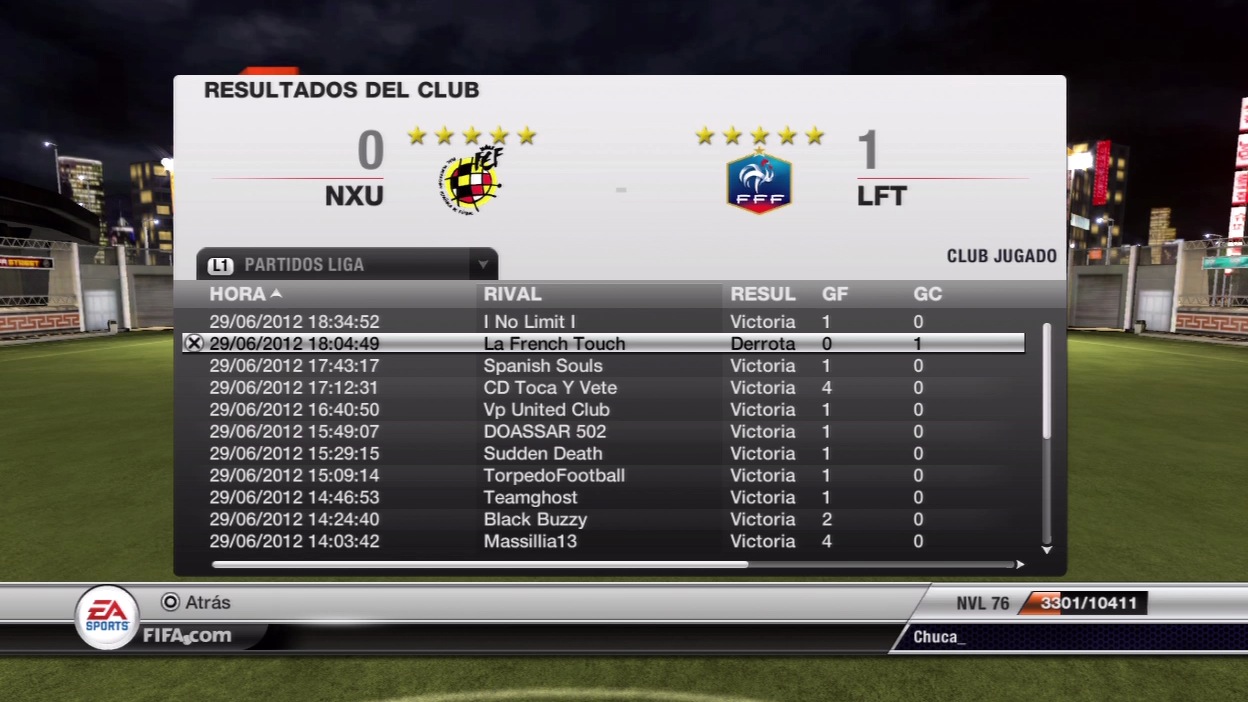Go back with the Atrás button

coord(196,602)
